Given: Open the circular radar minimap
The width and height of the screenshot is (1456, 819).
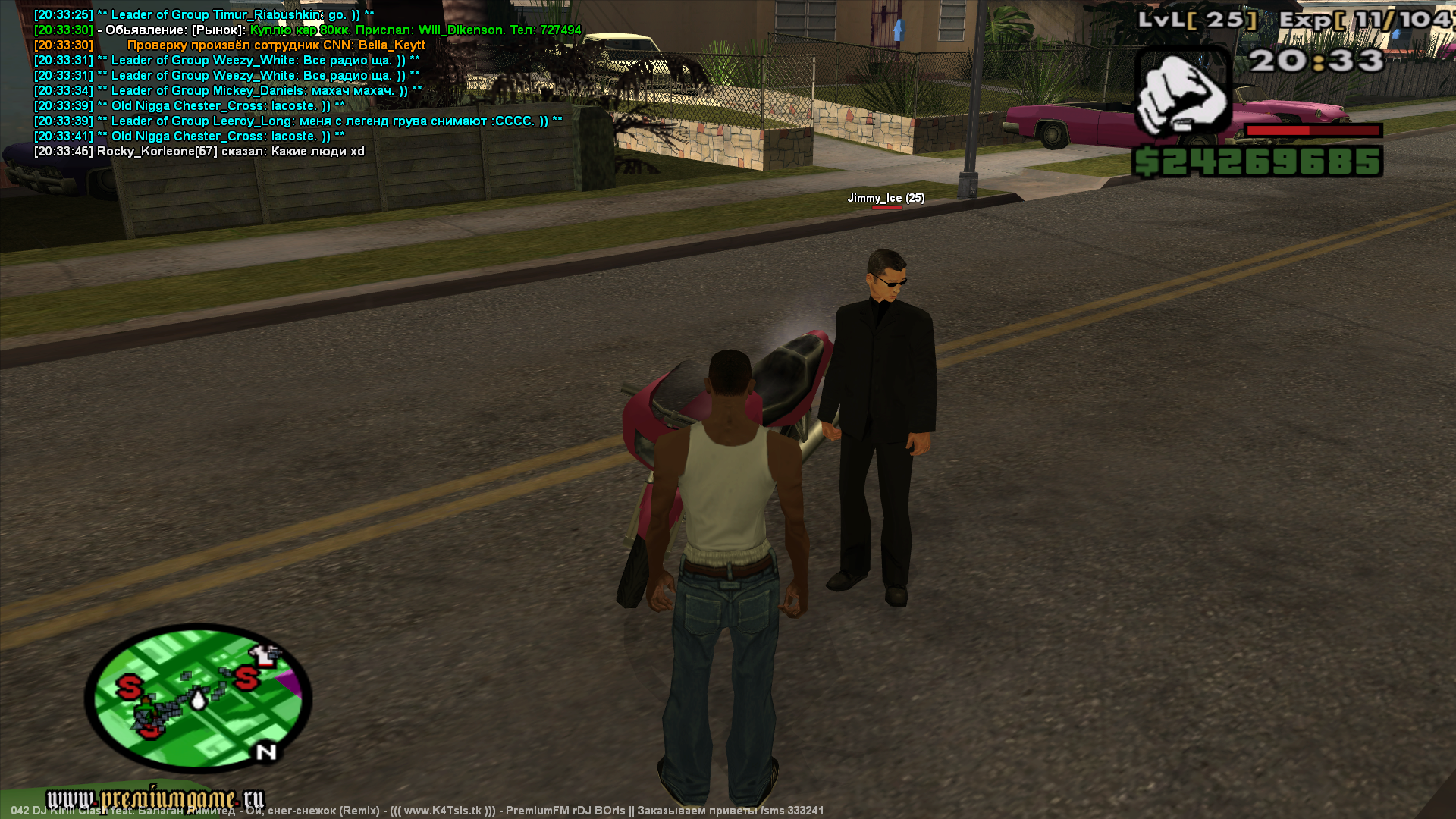Looking at the screenshot, I should [x=199, y=695].
